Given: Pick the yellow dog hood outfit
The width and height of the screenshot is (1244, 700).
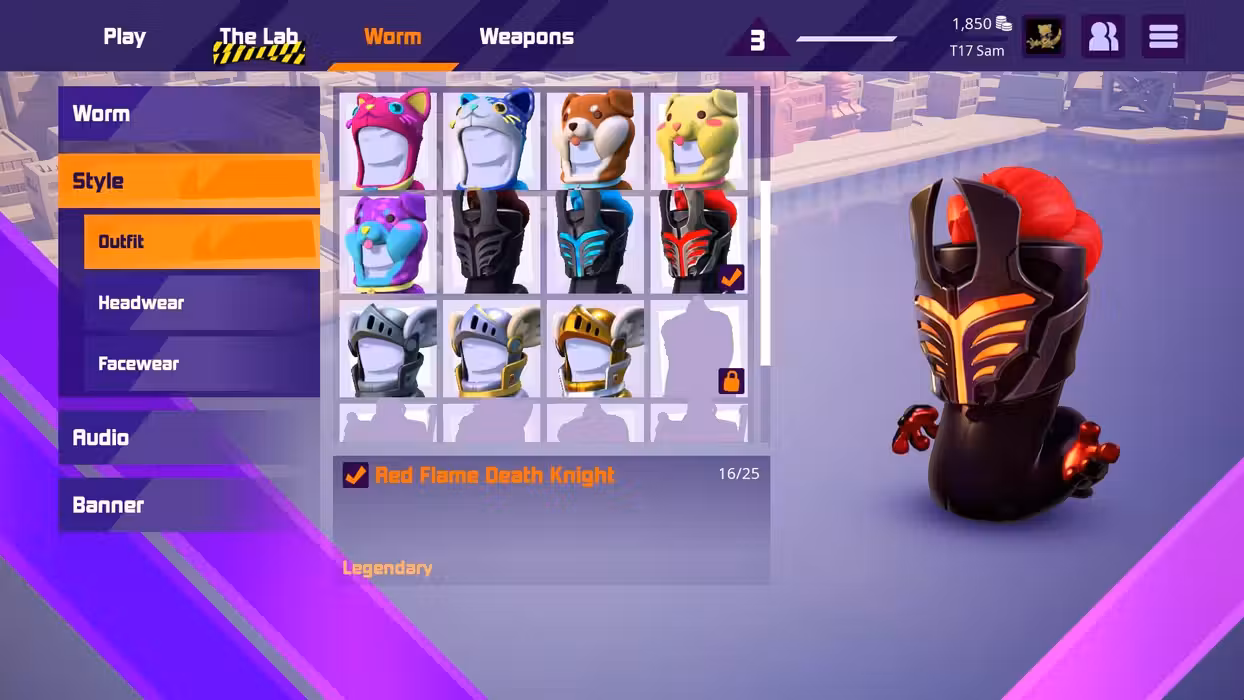Looking at the screenshot, I should coord(699,139).
